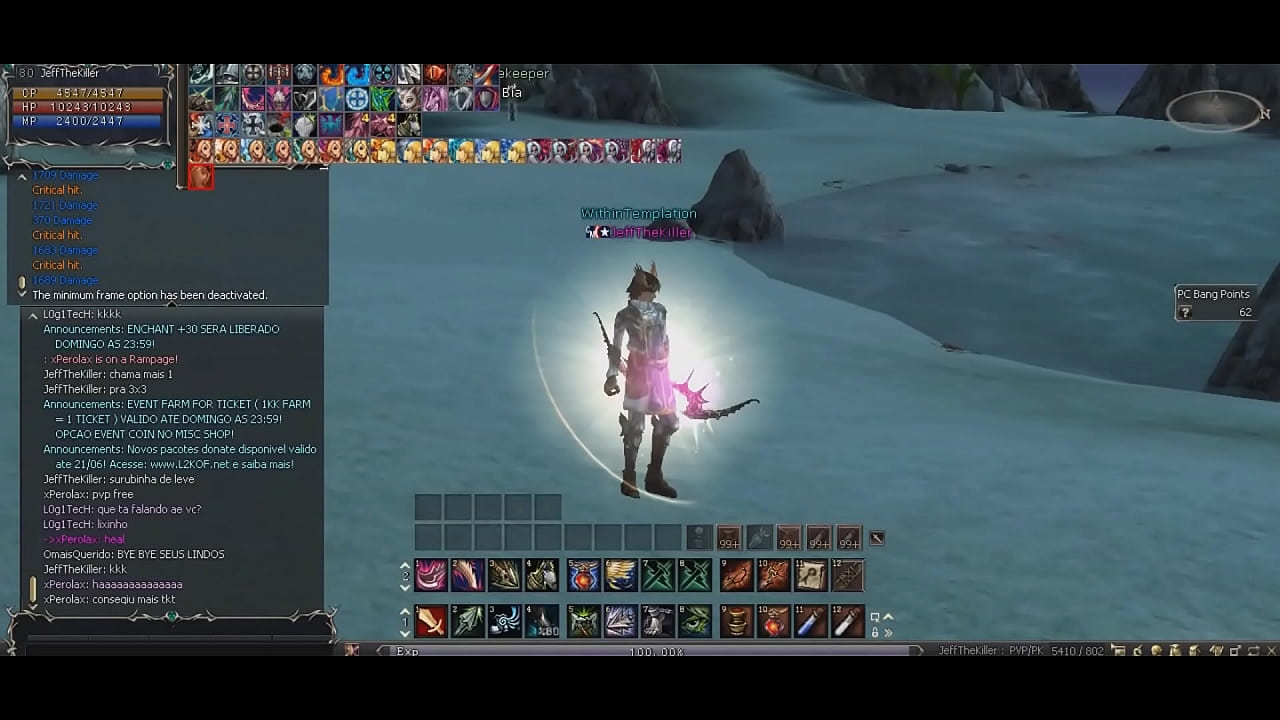Activate the pink swirl skill

point(431,575)
